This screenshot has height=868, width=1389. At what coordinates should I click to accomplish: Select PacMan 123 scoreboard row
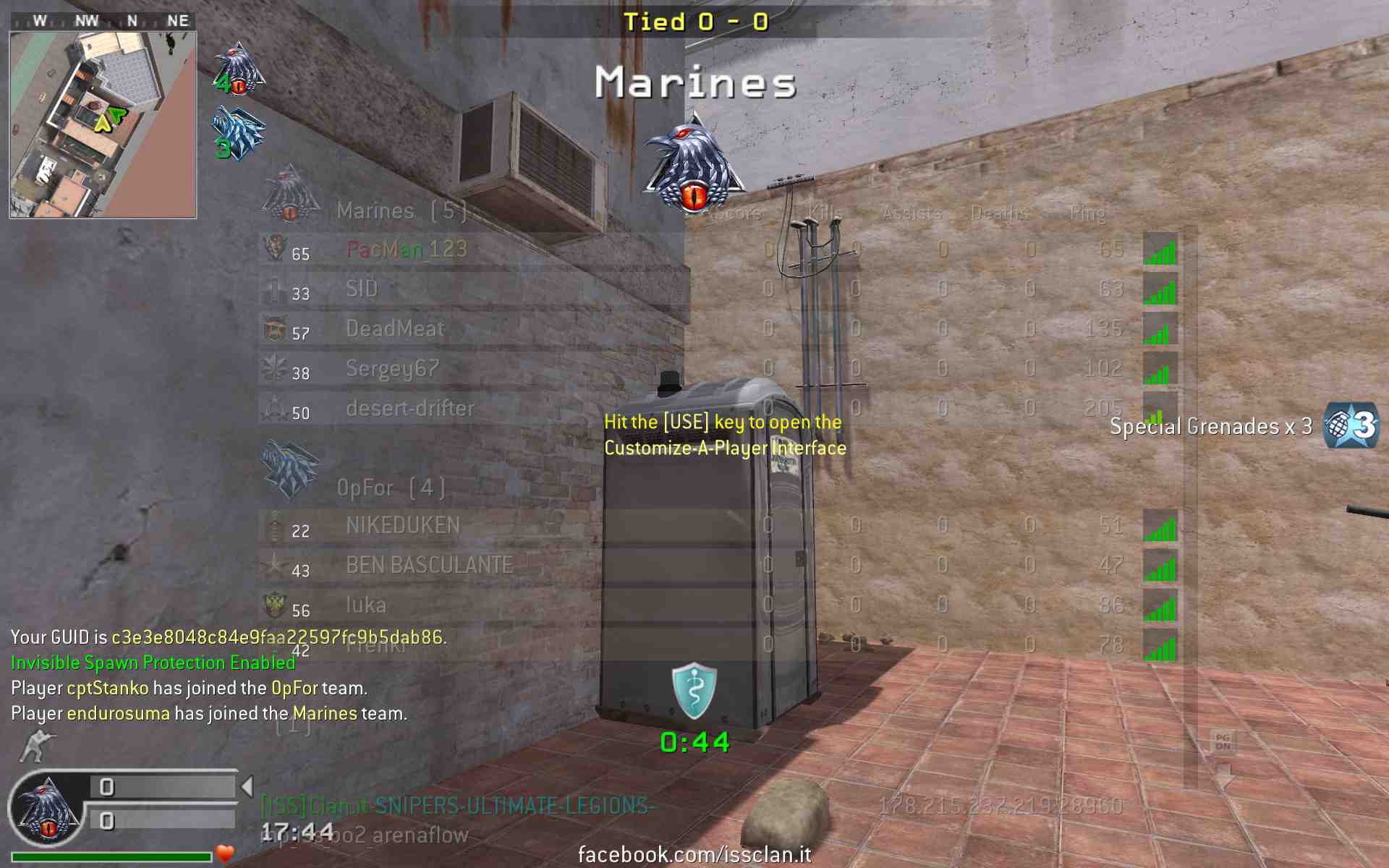[407, 250]
